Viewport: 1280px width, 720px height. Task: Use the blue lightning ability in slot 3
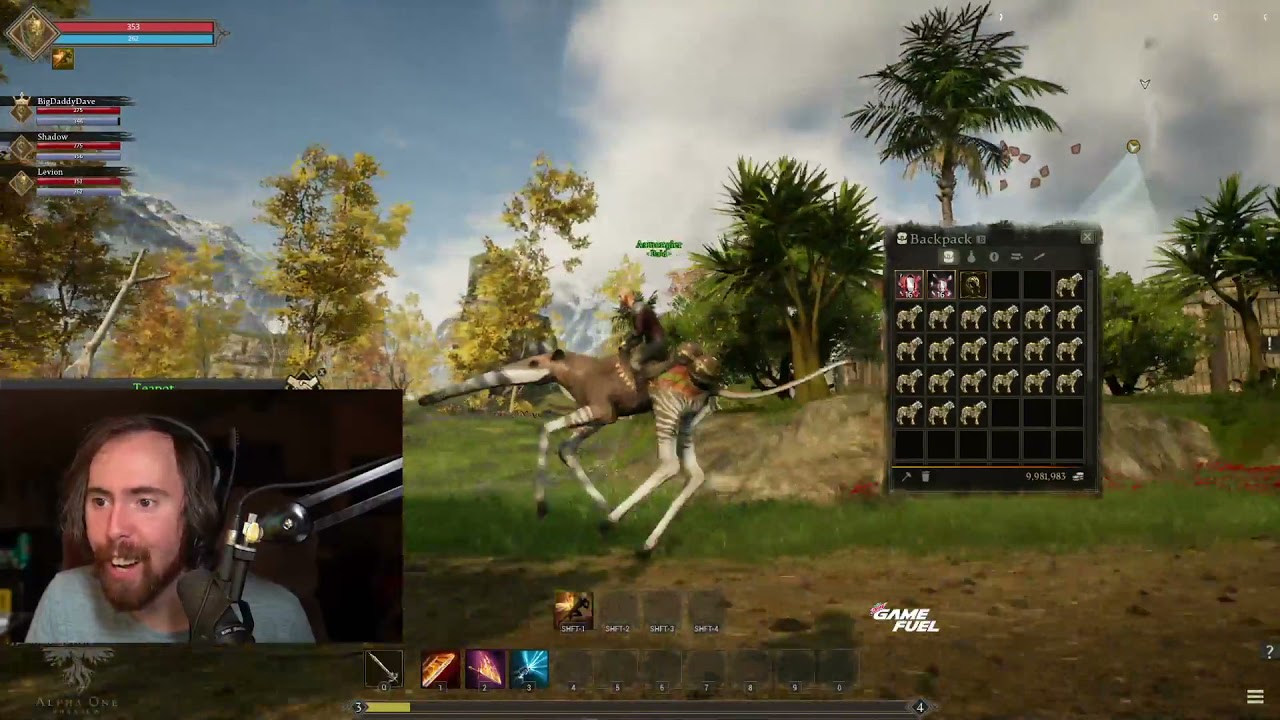pos(529,668)
